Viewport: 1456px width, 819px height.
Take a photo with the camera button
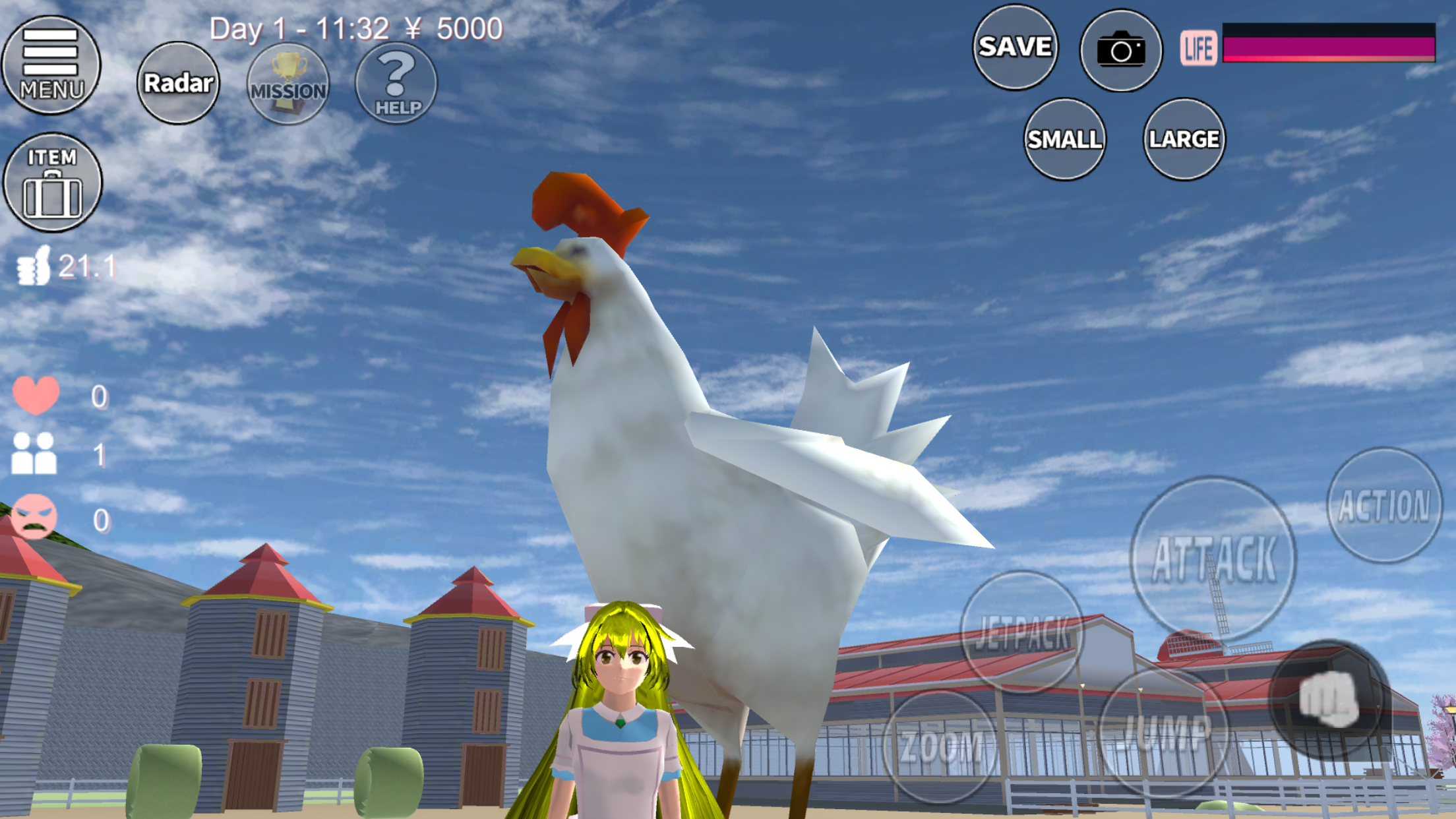[x=1120, y=50]
